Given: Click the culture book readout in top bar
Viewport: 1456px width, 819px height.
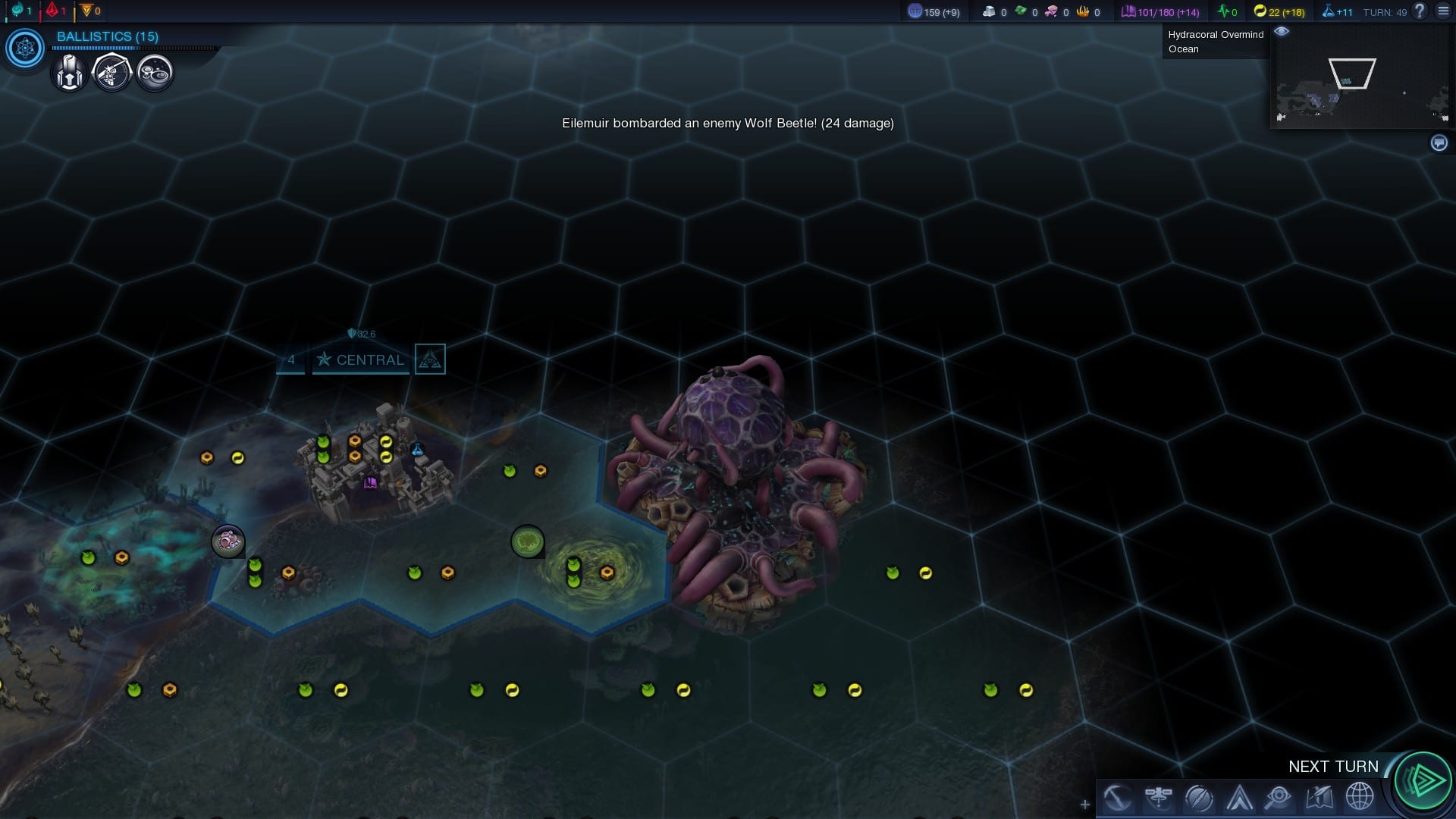Looking at the screenshot, I should coord(1160,11).
